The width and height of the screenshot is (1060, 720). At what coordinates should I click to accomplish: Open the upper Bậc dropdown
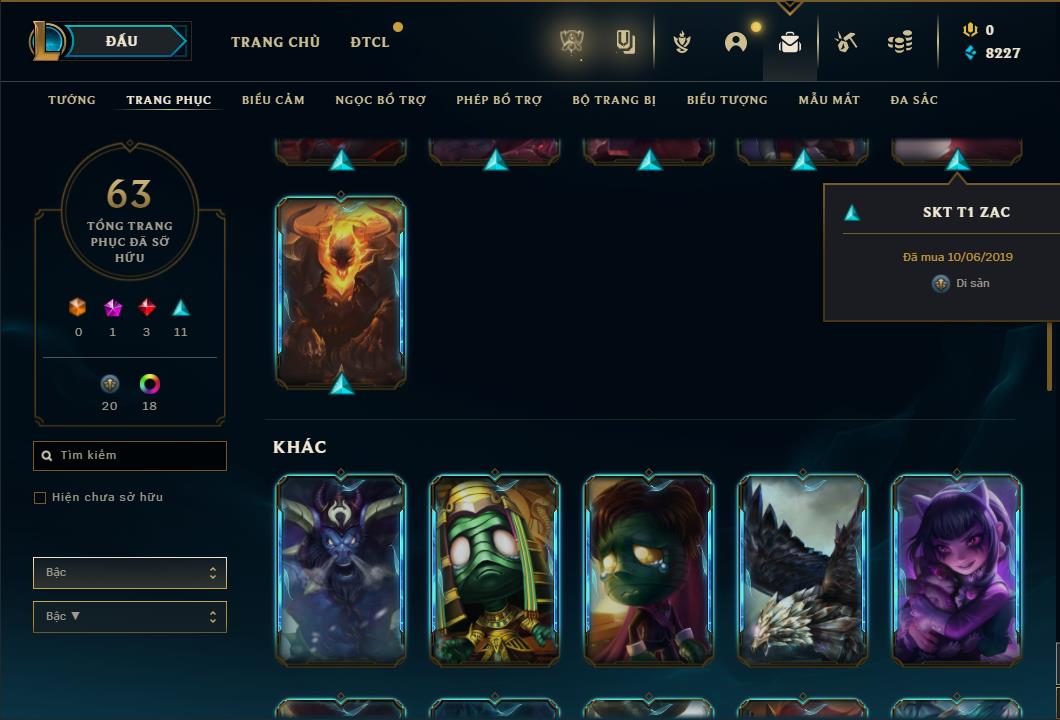click(130, 573)
